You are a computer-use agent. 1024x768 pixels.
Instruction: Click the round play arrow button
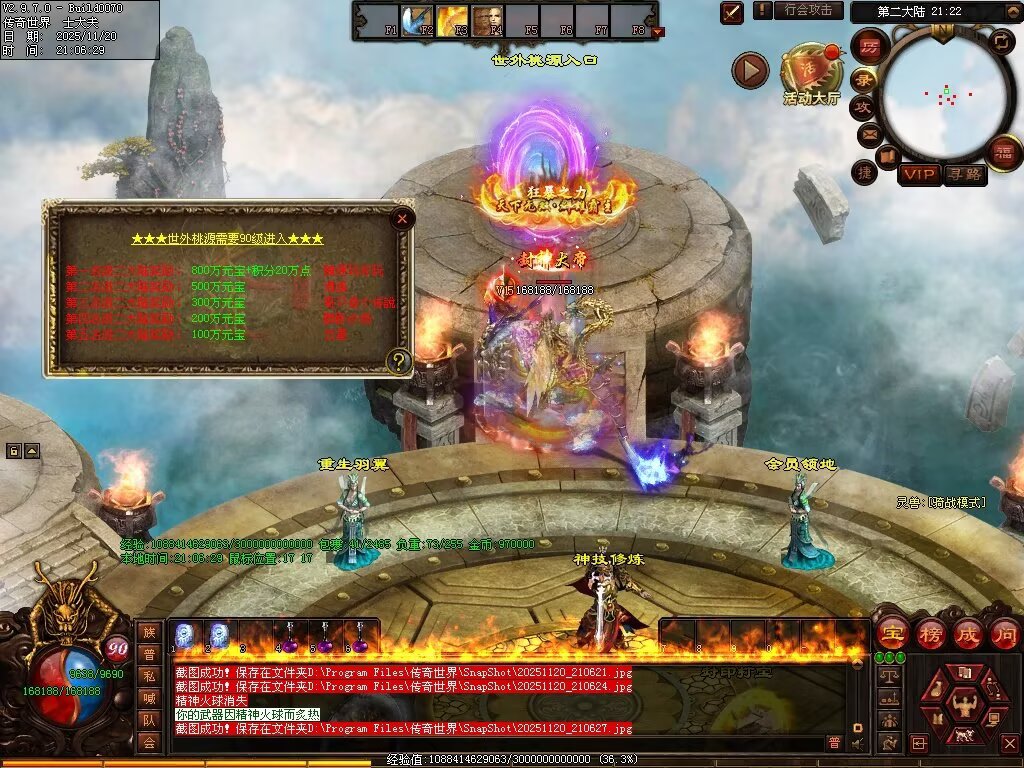[x=750, y=70]
